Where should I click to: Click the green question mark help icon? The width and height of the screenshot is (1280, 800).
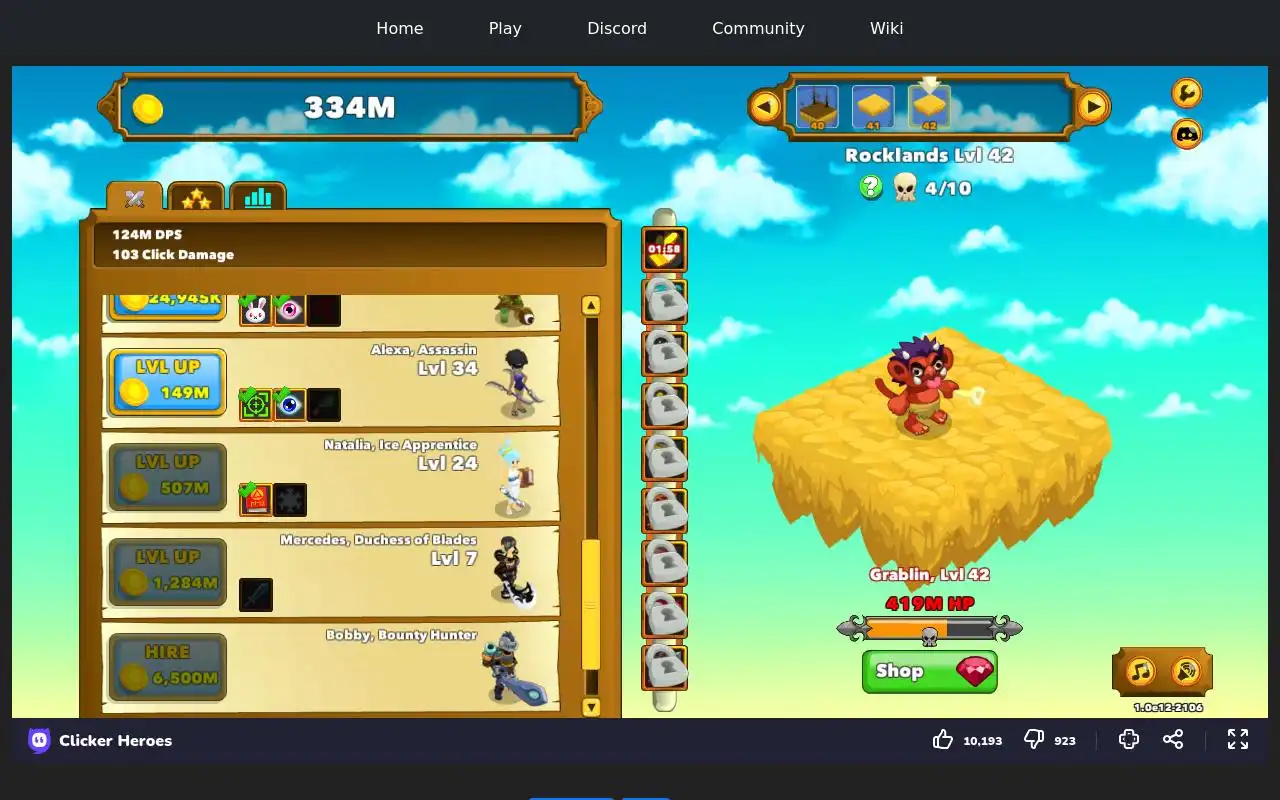(871, 187)
